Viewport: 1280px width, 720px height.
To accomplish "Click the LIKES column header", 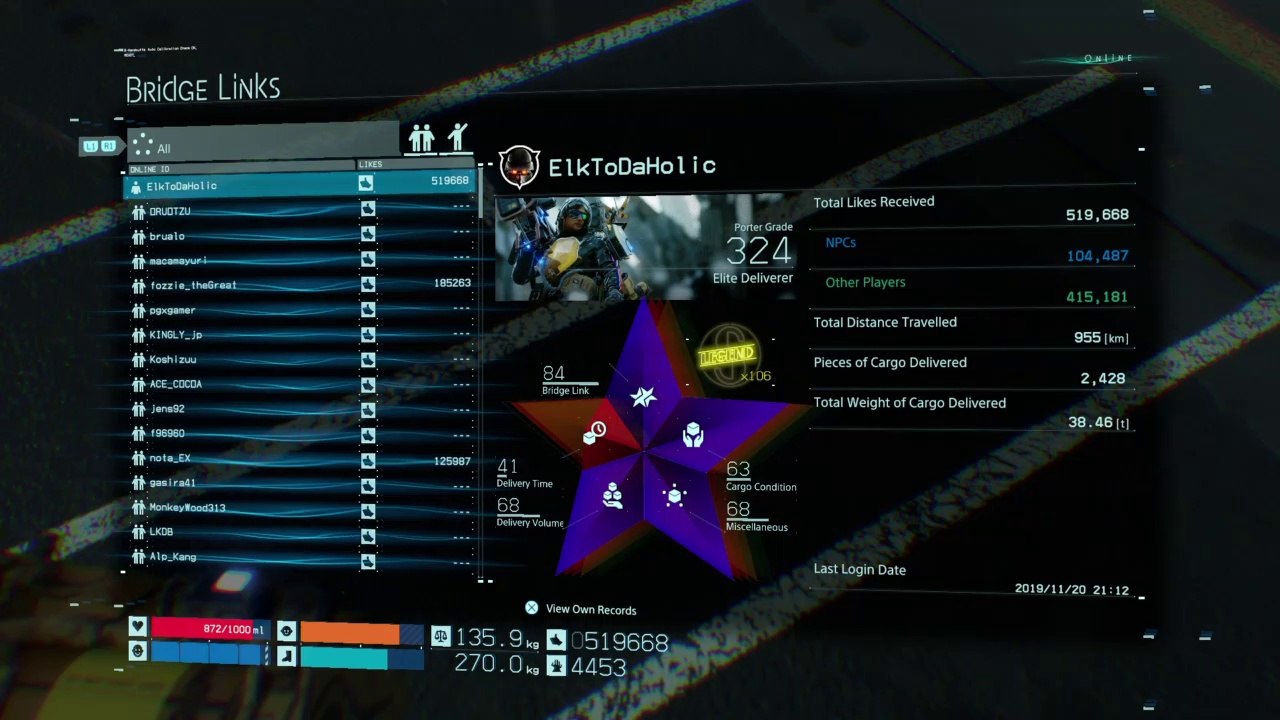I will click(x=370, y=164).
